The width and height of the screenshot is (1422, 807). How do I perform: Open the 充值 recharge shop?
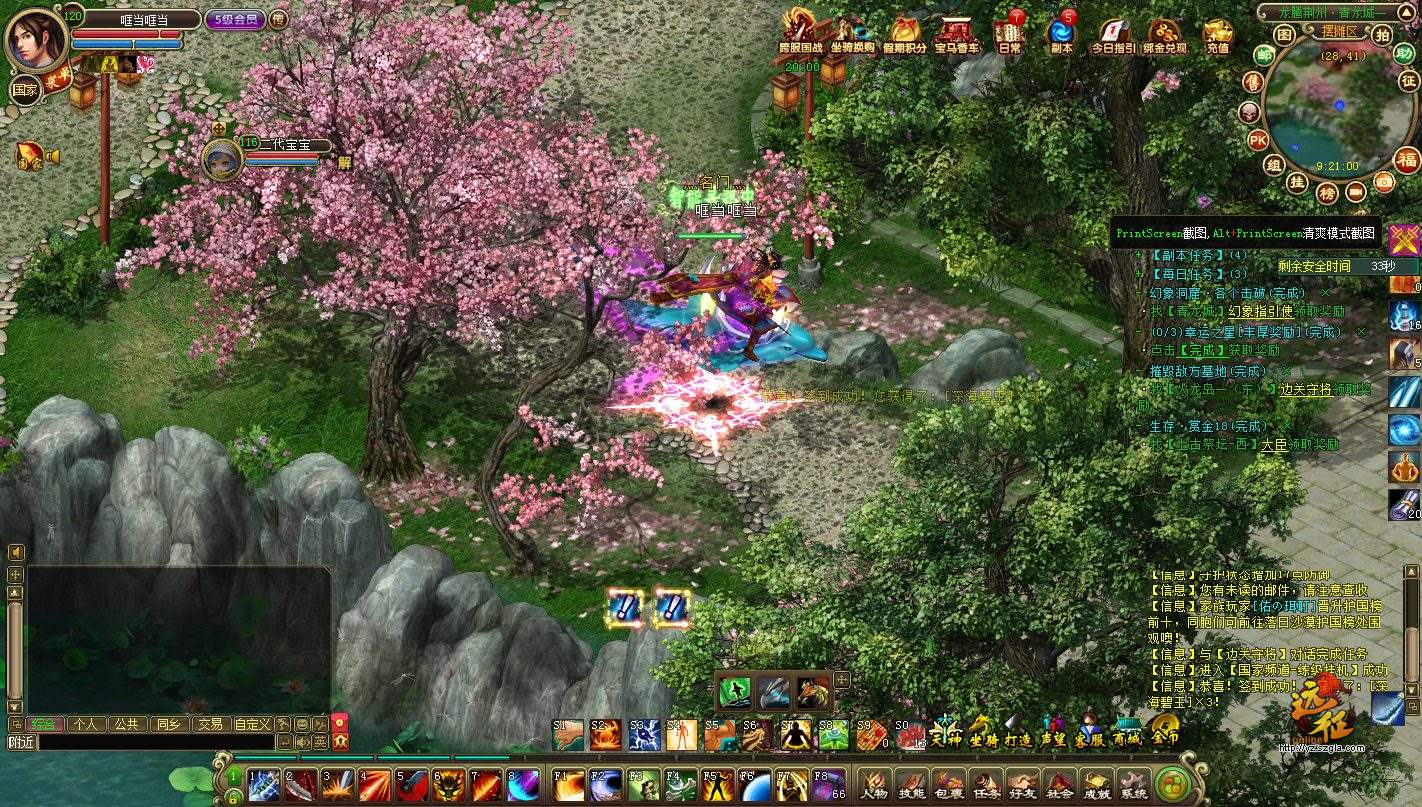(1218, 35)
